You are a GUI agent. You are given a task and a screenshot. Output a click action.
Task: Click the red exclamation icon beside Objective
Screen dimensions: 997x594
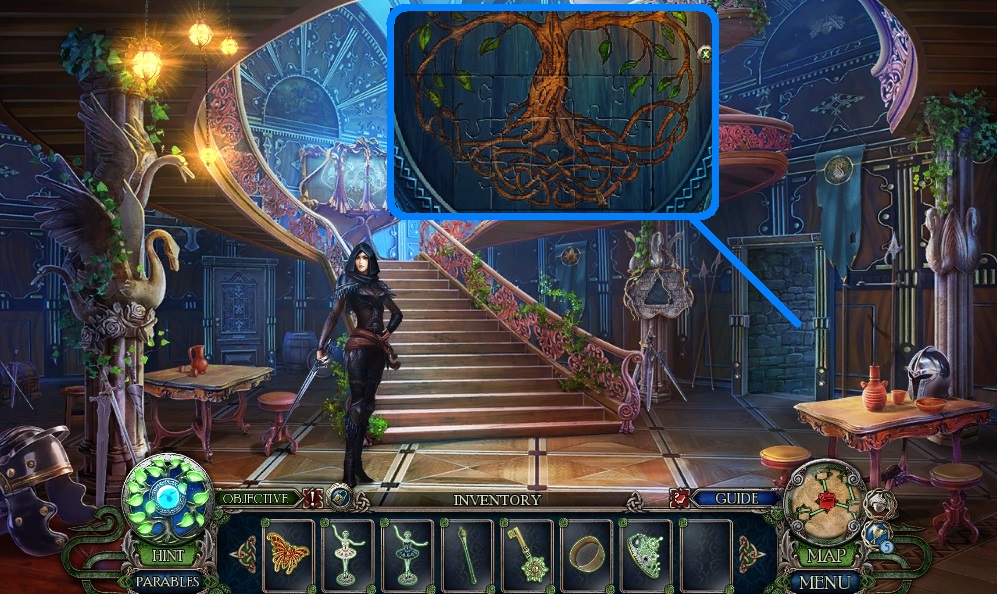(313, 497)
